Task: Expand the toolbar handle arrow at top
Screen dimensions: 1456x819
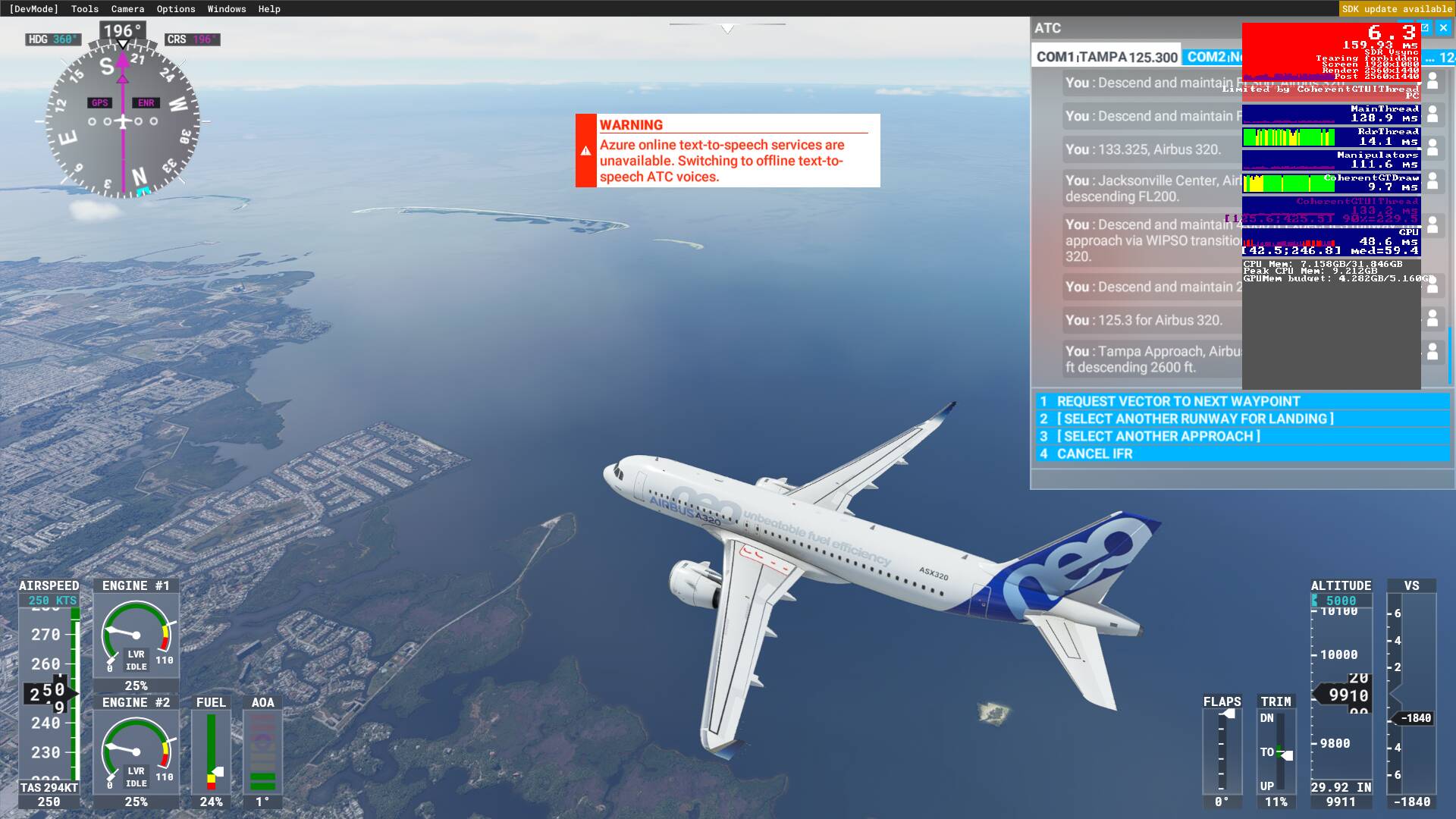Action: pos(727,29)
